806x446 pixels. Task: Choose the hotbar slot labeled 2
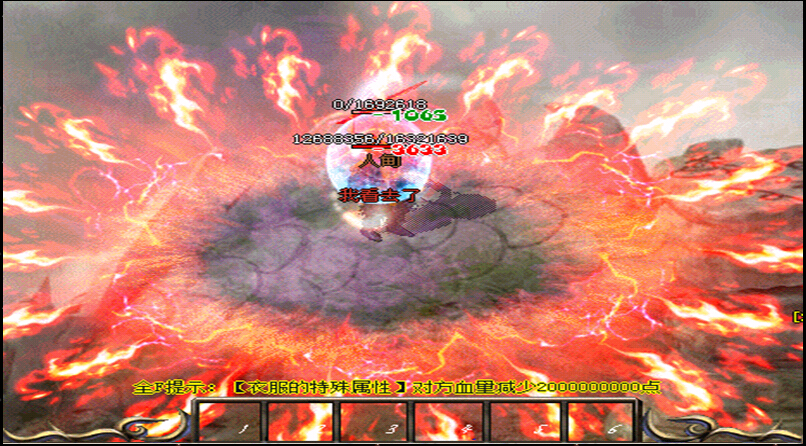(301, 422)
